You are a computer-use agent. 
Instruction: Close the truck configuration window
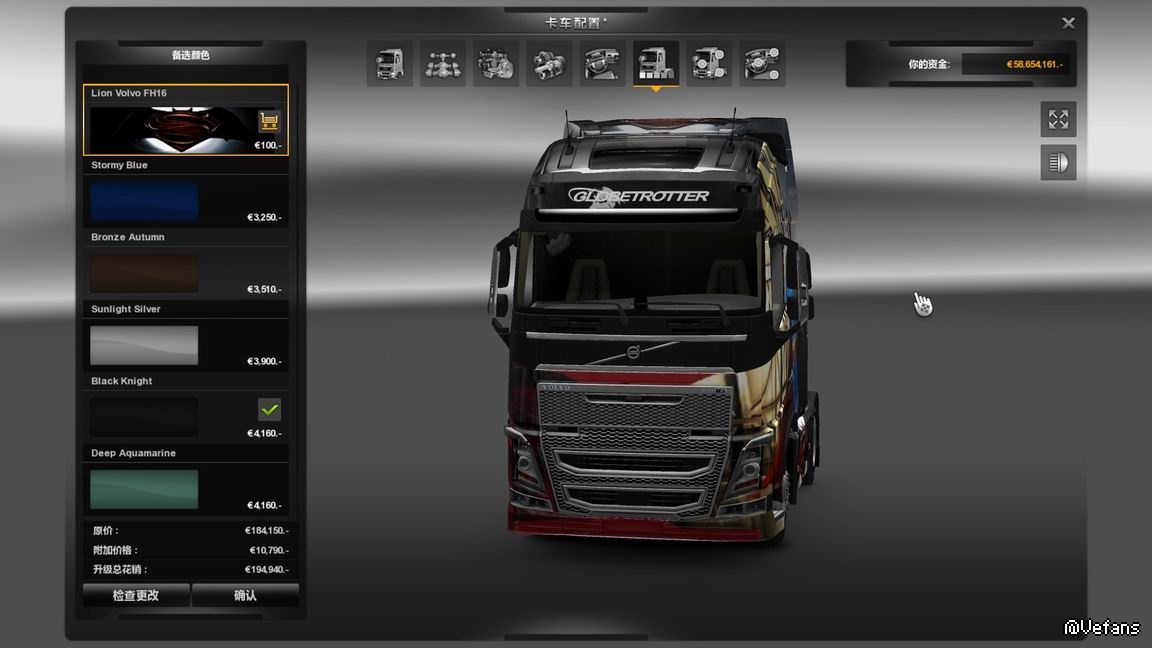click(1068, 23)
